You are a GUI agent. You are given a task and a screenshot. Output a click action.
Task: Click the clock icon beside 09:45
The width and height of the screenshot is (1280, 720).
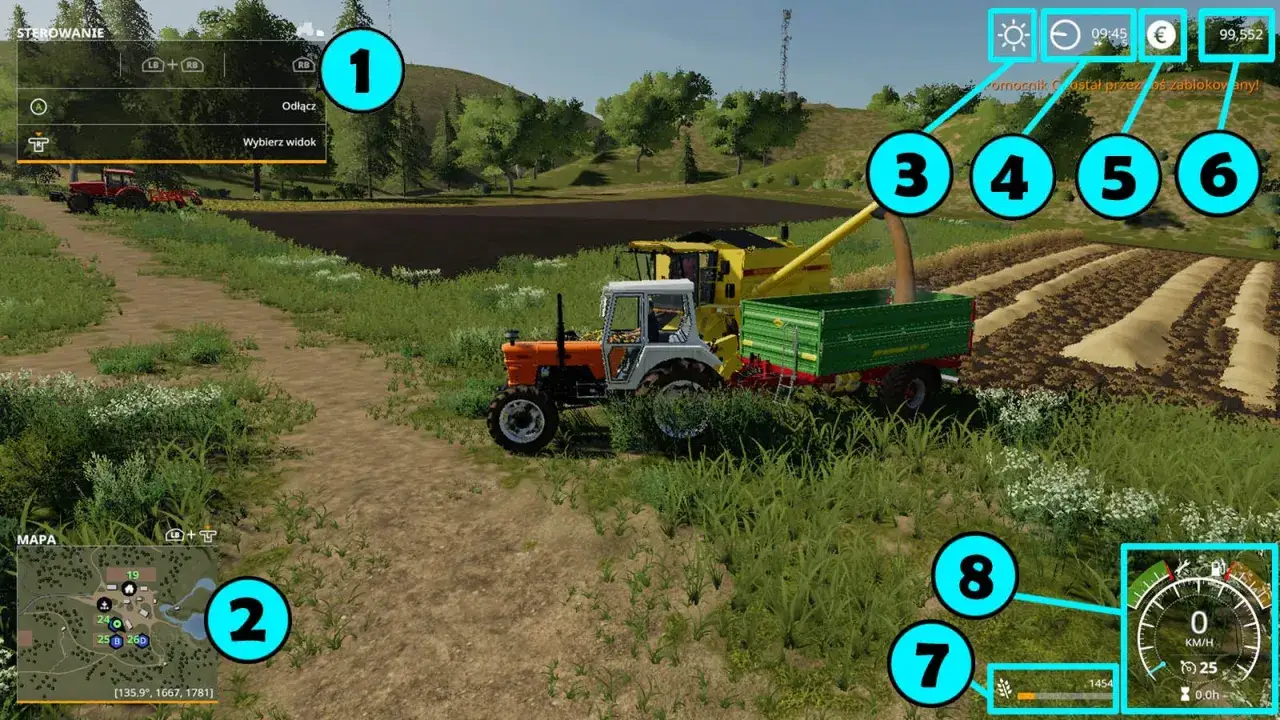pyautogui.click(x=1065, y=37)
